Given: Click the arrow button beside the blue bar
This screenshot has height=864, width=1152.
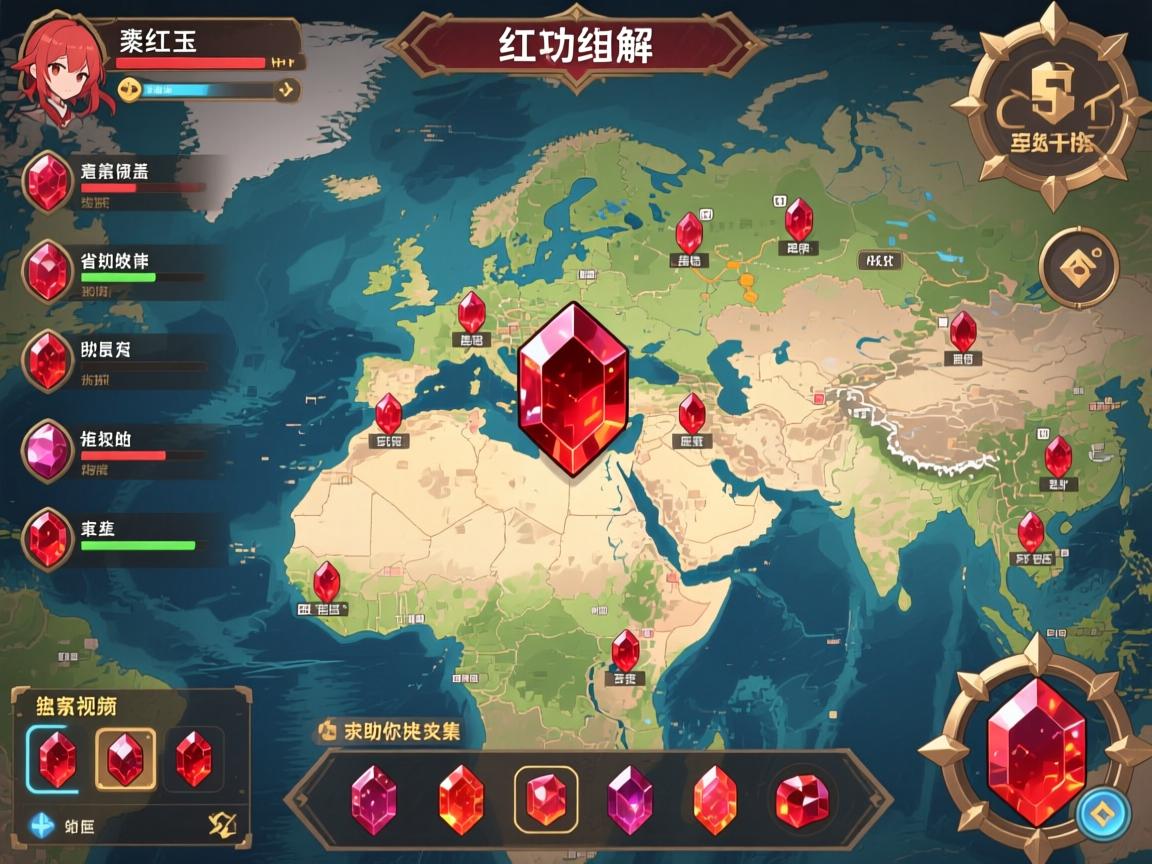Looking at the screenshot, I should pos(286,90).
